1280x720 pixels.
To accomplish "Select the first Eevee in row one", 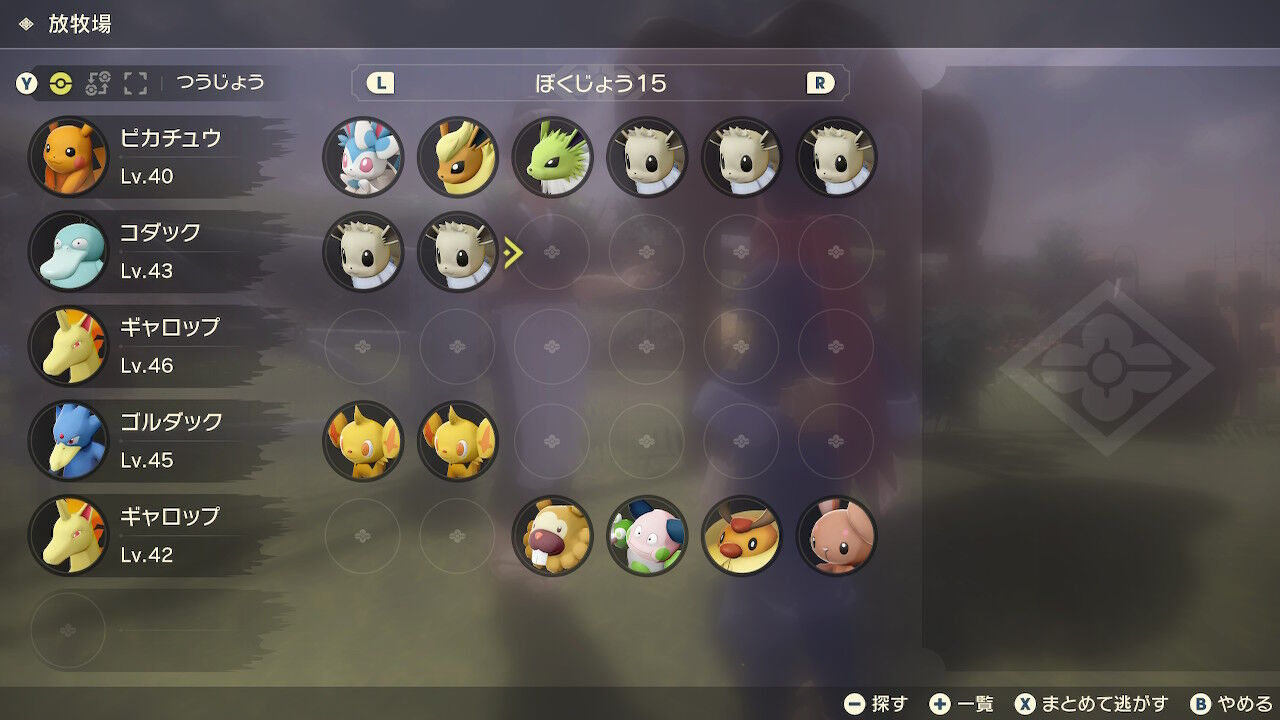I will [x=647, y=157].
